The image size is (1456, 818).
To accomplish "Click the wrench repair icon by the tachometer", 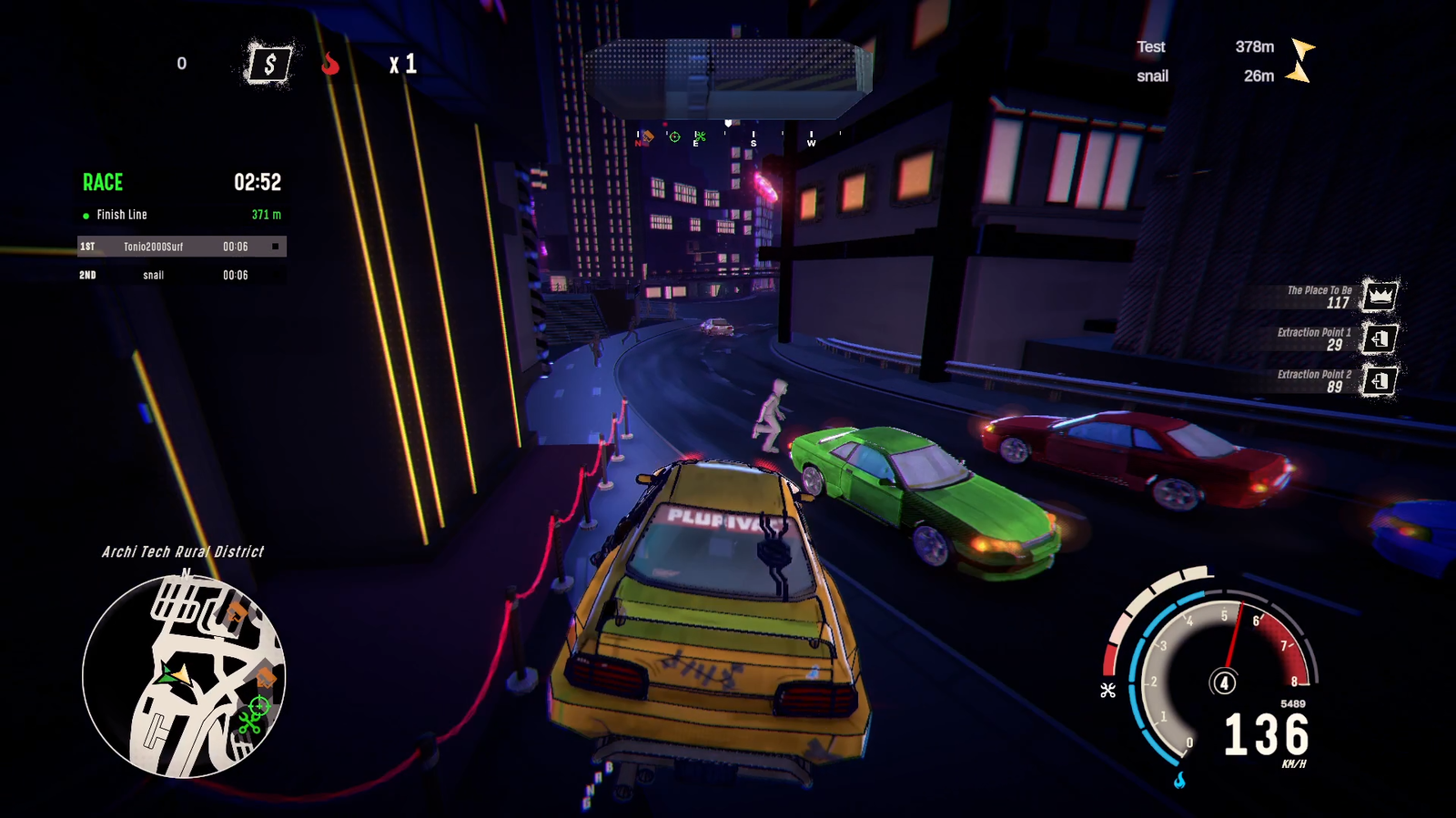I will point(1107,690).
